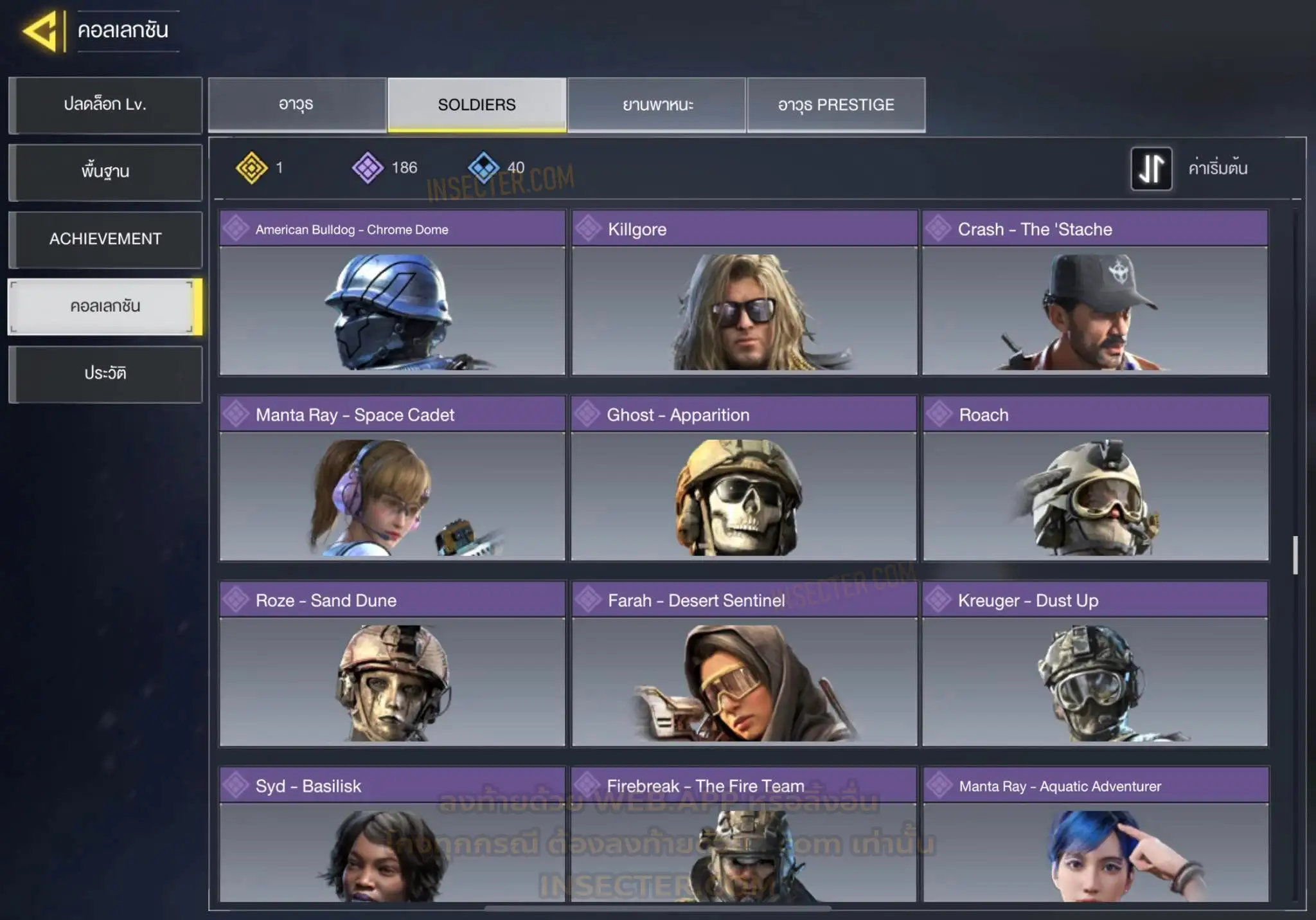
Task: Pick Farah - Desert Sentinel
Action: [x=744, y=664]
